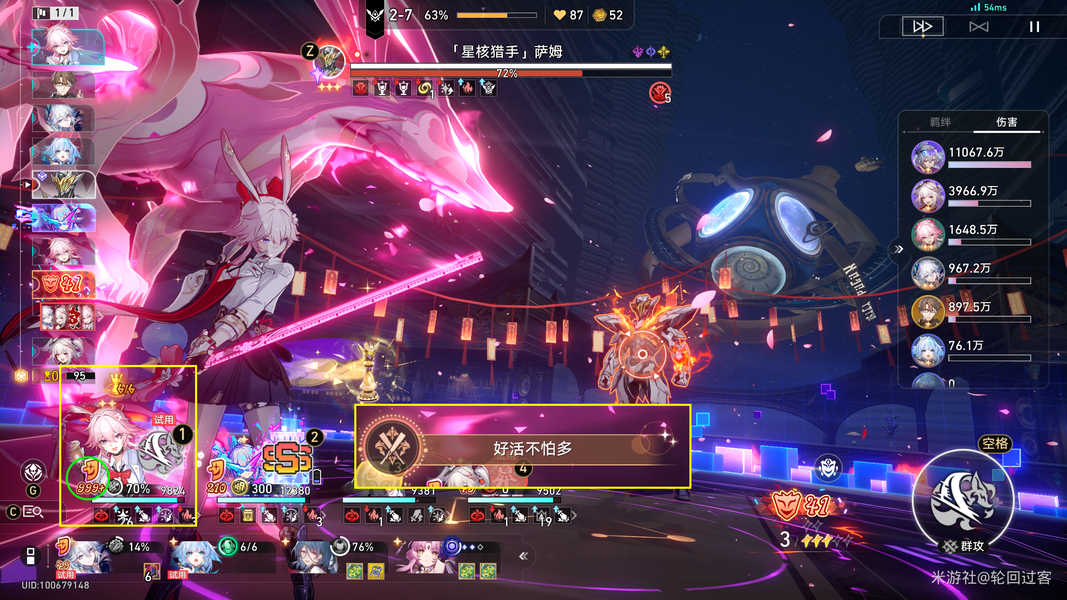
Task: Click the round mask icon above key G
Action: point(33,470)
